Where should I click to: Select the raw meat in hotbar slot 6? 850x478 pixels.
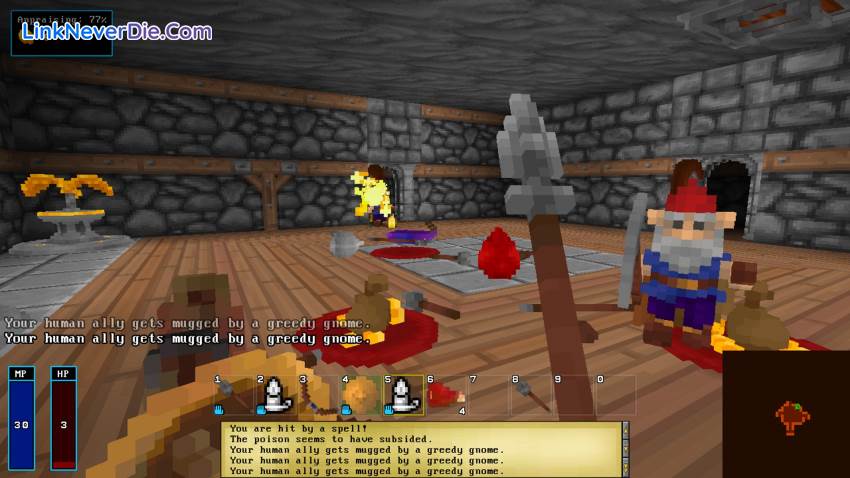tap(446, 395)
